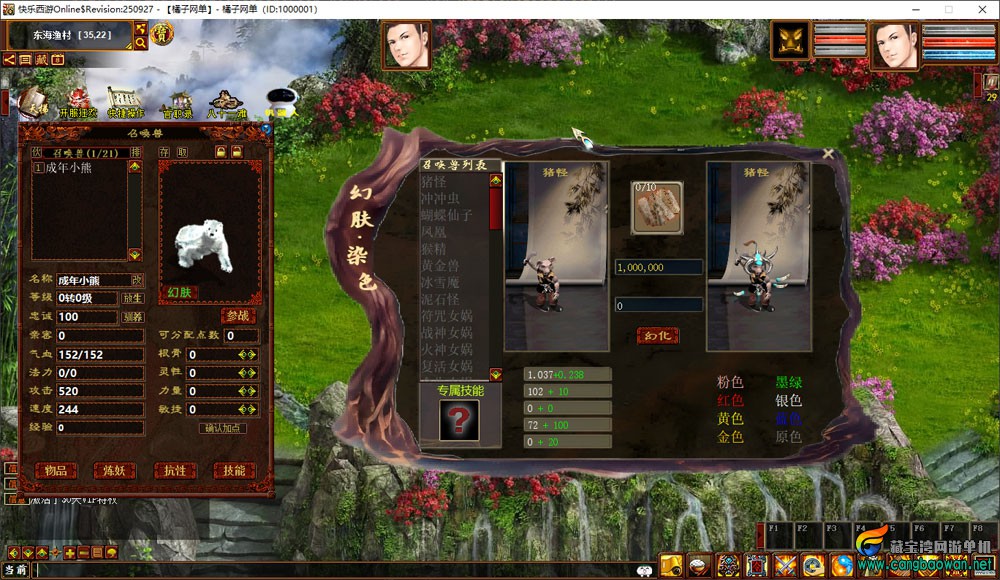Choose the 粉色 pink dye color
This screenshot has width=1000, height=580.
[x=730, y=382]
